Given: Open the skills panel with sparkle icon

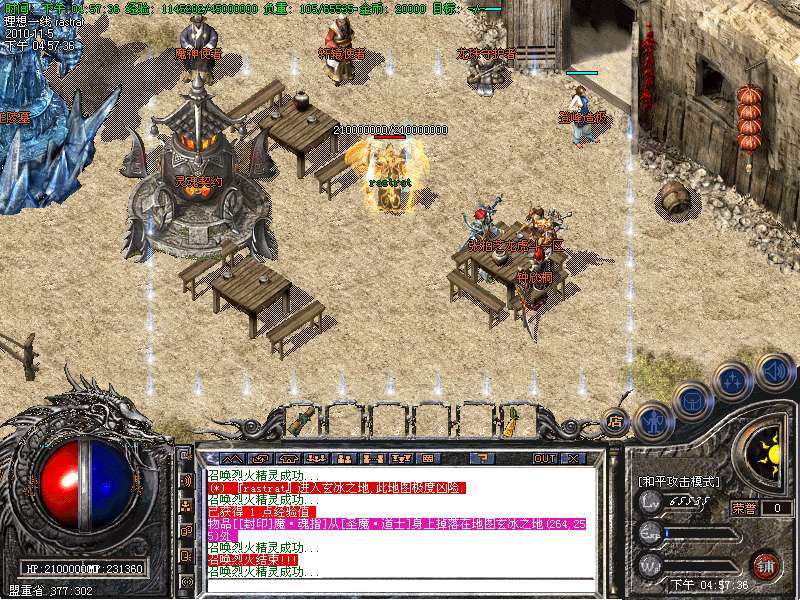Looking at the screenshot, I should coord(733,381).
